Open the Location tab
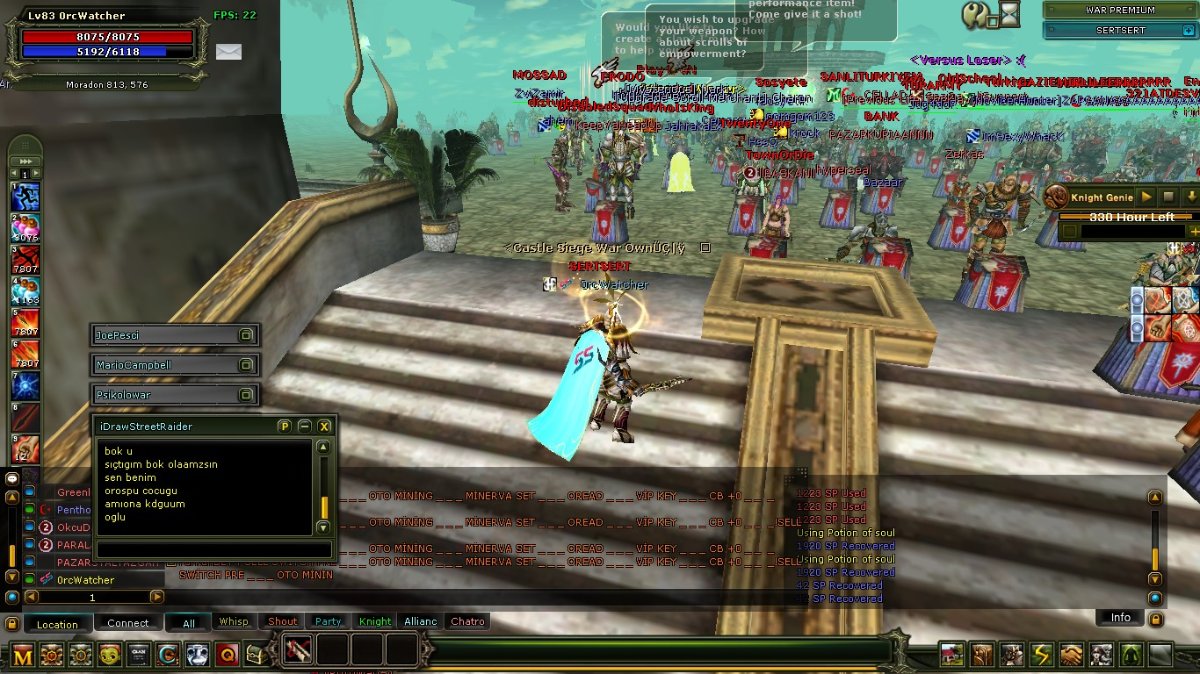The image size is (1200, 674). point(57,624)
